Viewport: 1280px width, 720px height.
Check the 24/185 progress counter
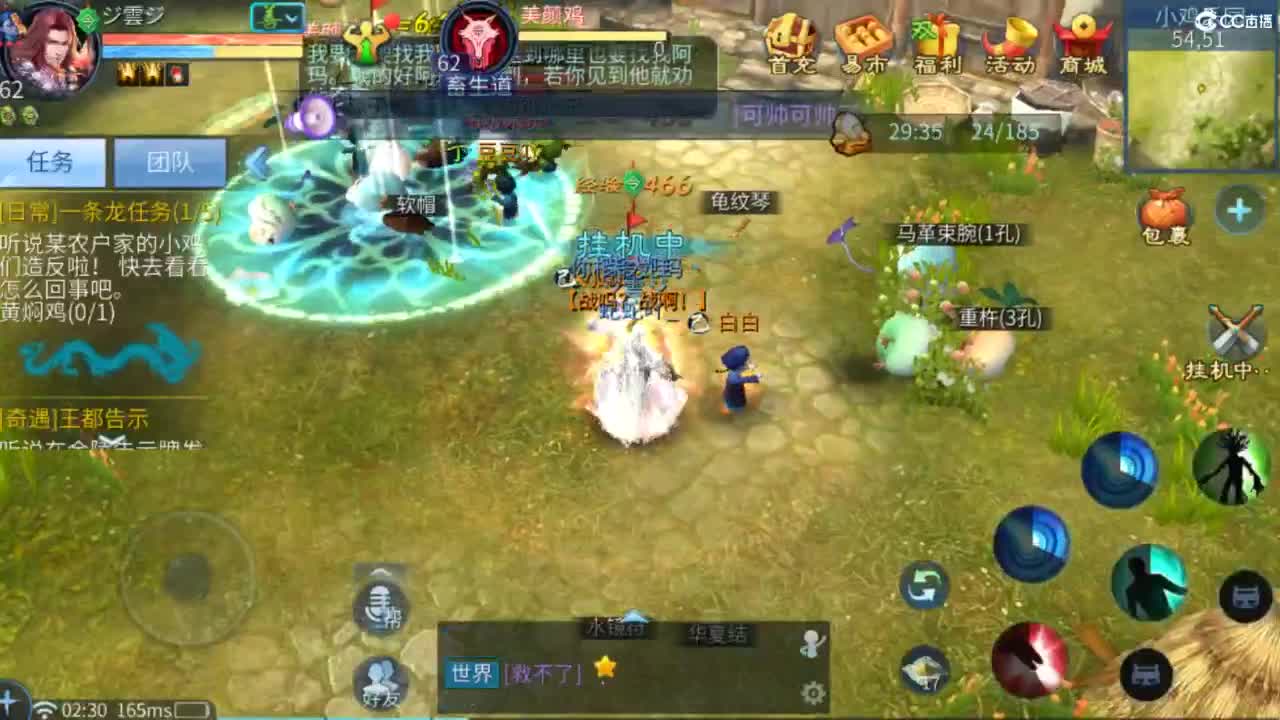tap(1006, 131)
